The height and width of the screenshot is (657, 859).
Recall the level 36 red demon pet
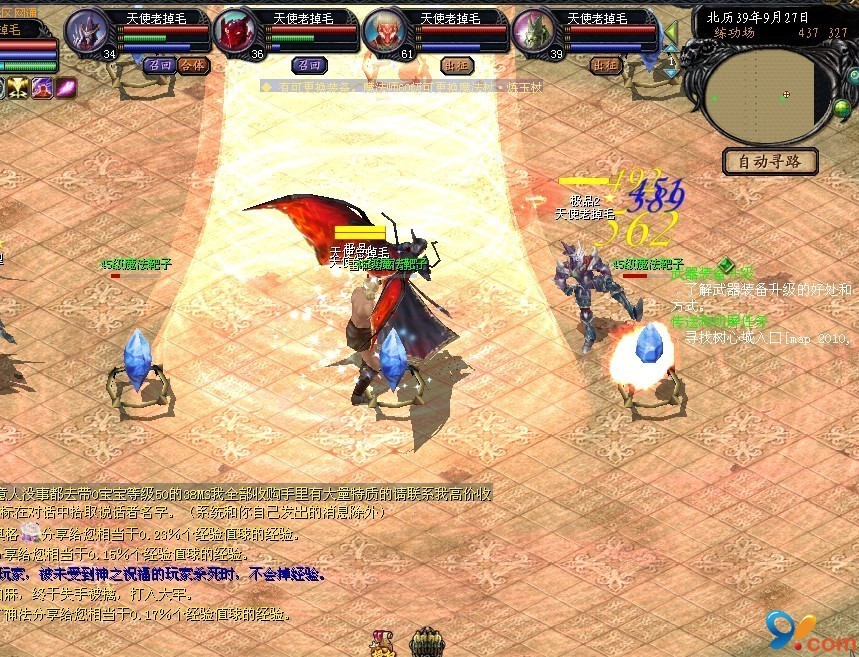pos(306,66)
